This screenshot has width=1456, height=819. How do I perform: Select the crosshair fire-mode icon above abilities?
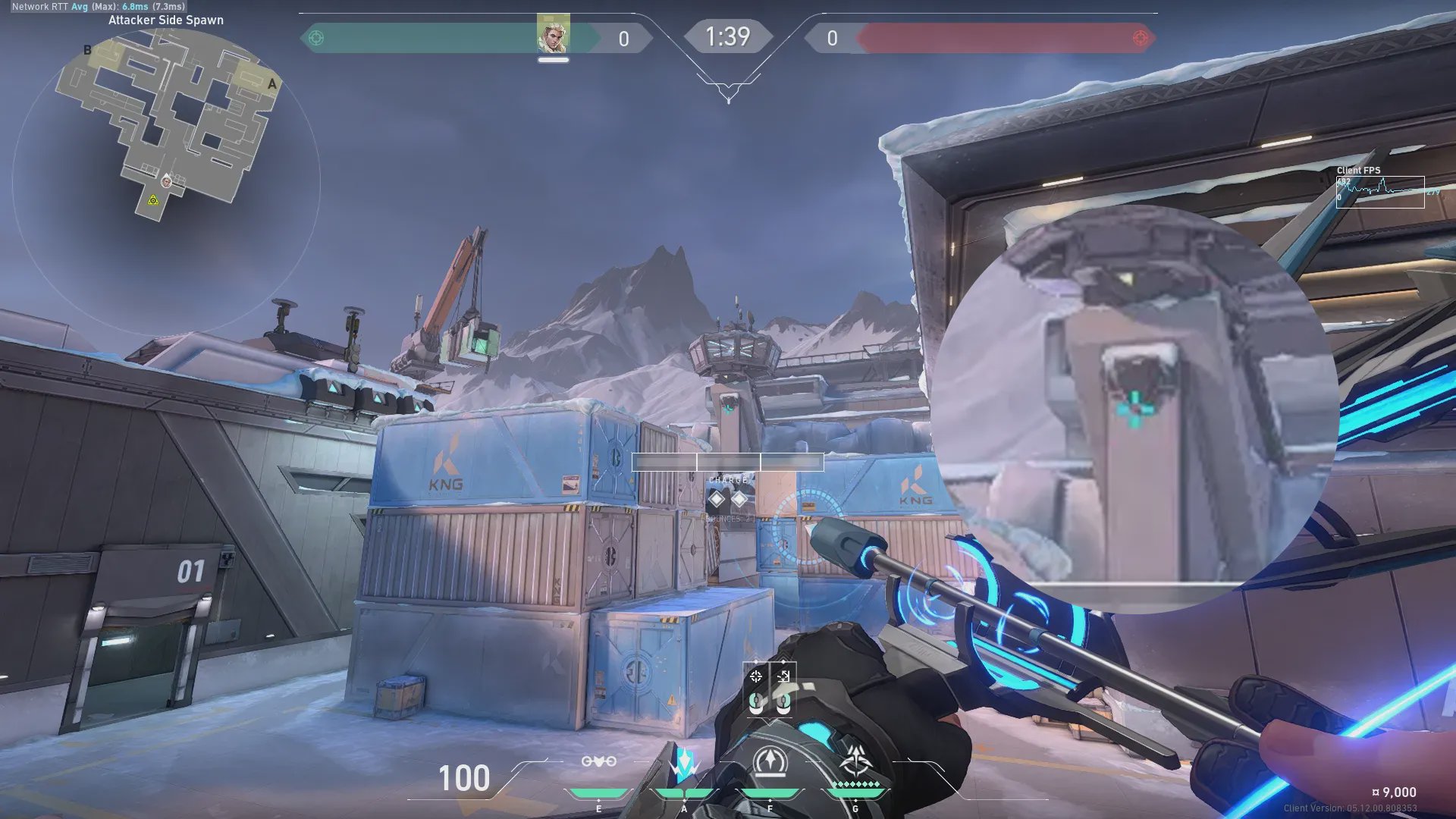tap(755, 676)
